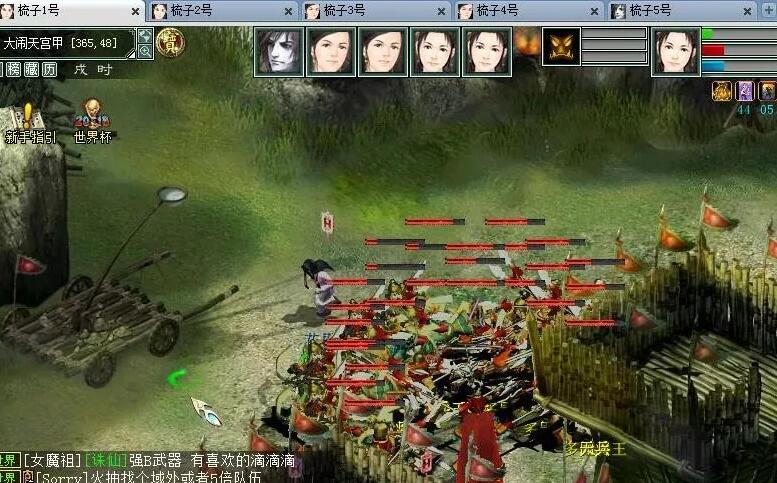
Task: Click your character portrait beside the status bars
Action: coord(675,50)
